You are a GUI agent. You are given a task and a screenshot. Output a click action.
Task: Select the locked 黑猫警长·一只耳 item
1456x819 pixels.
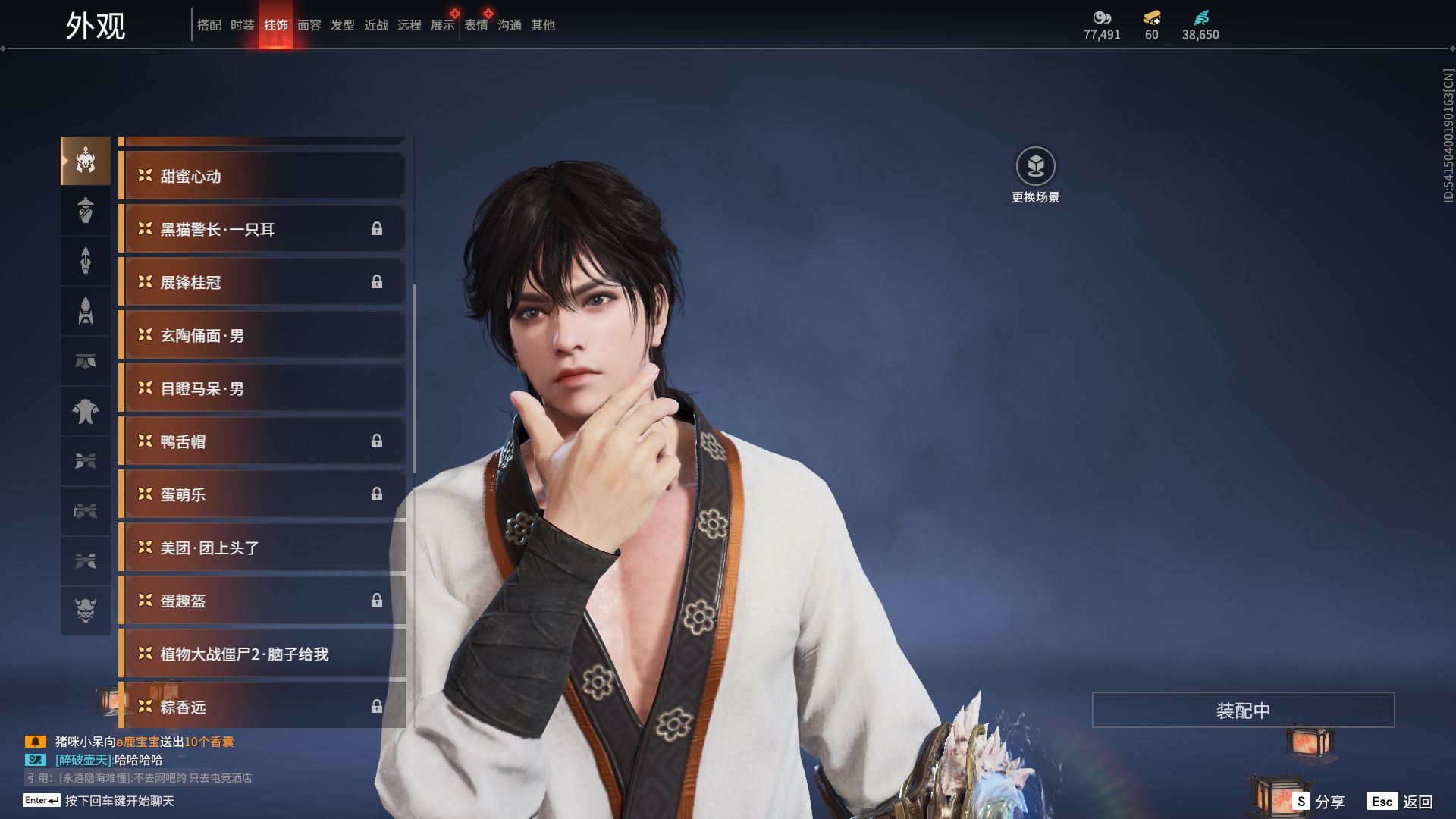click(x=262, y=229)
